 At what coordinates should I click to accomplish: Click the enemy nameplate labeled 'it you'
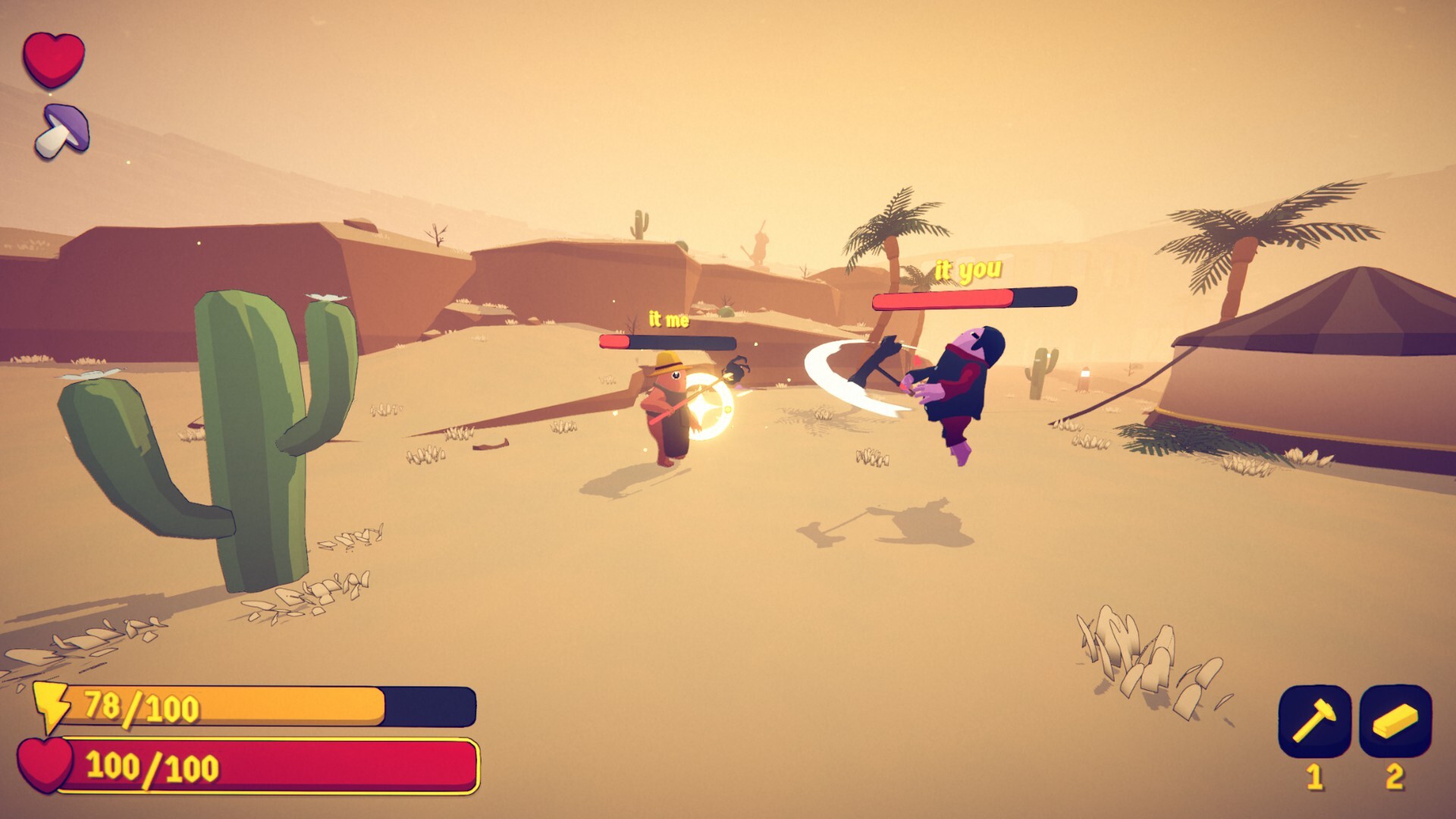tap(968, 268)
